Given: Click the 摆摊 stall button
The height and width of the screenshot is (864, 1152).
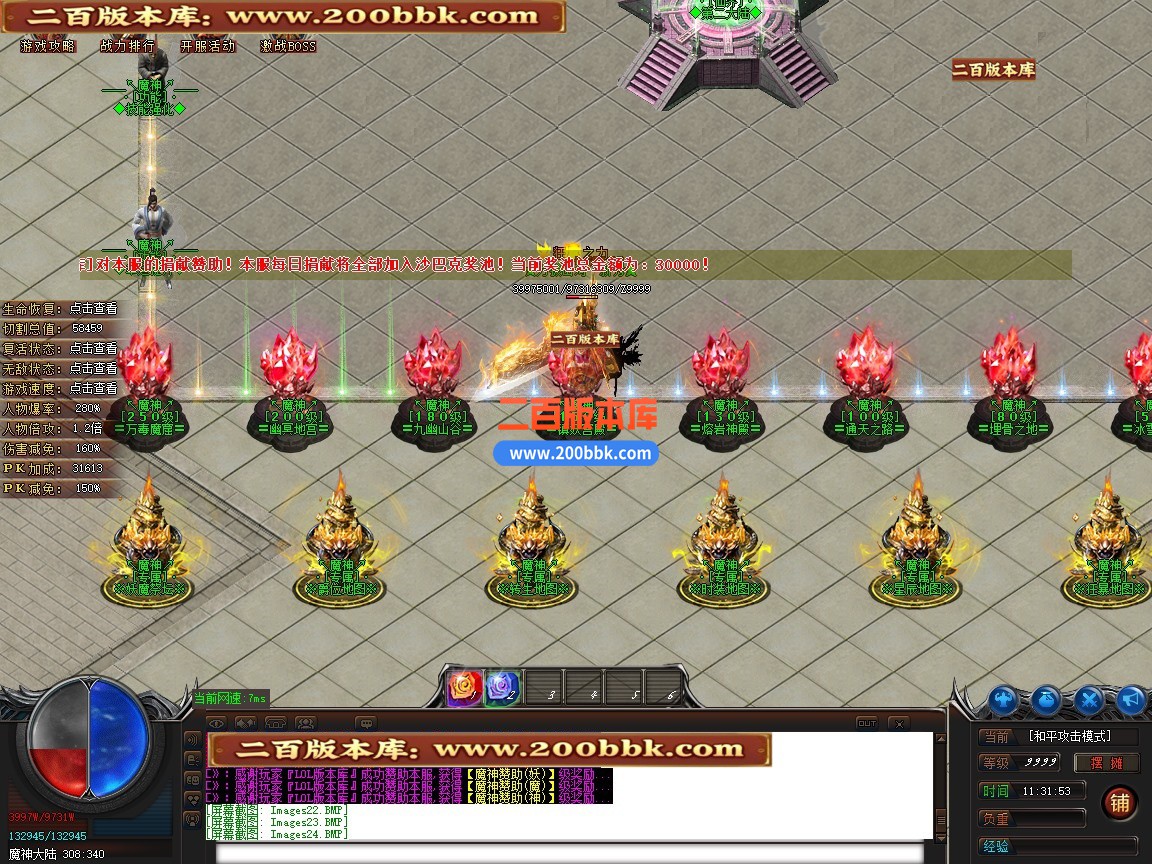Looking at the screenshot, I should click(x=1106, y=763).
